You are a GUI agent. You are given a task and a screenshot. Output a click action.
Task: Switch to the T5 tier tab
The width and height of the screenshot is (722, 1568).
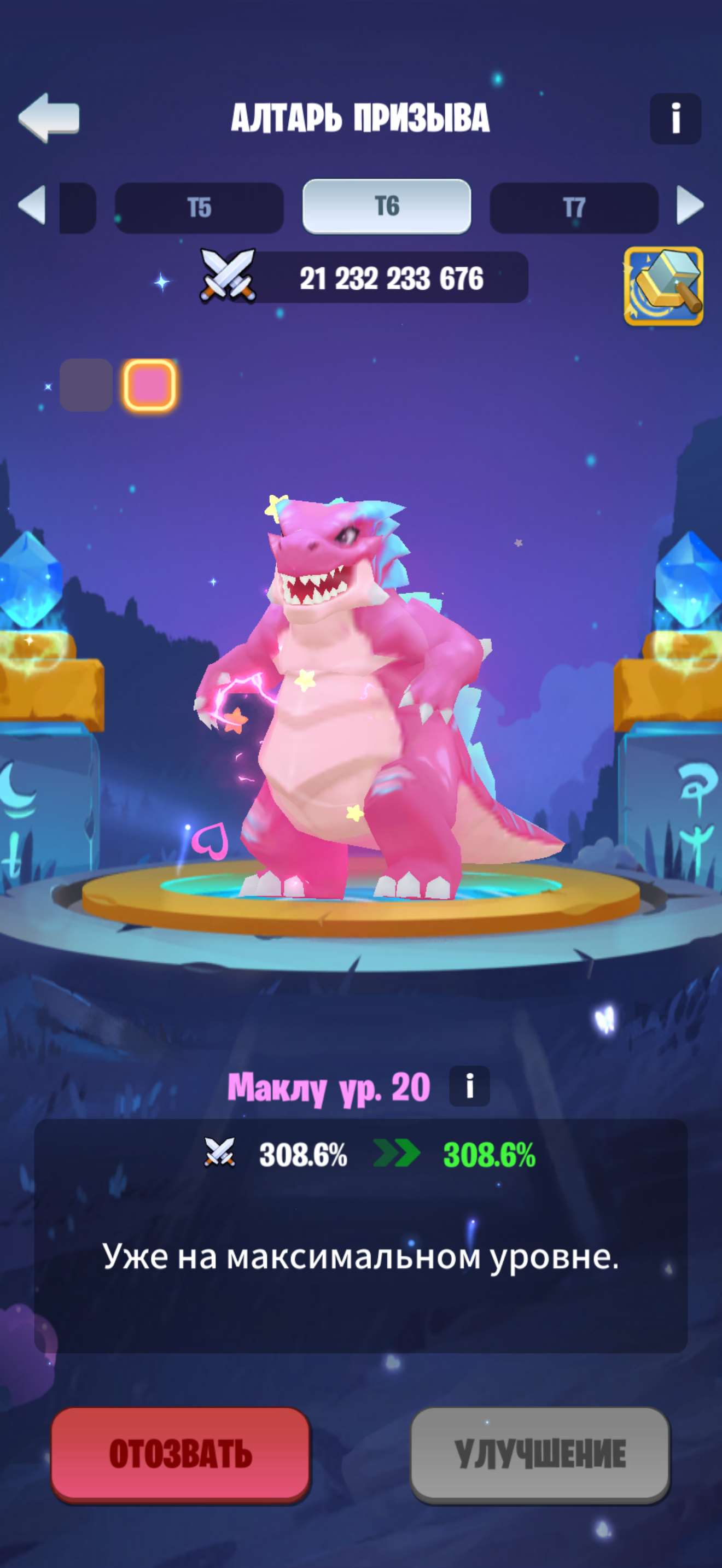tap(200, 207)
